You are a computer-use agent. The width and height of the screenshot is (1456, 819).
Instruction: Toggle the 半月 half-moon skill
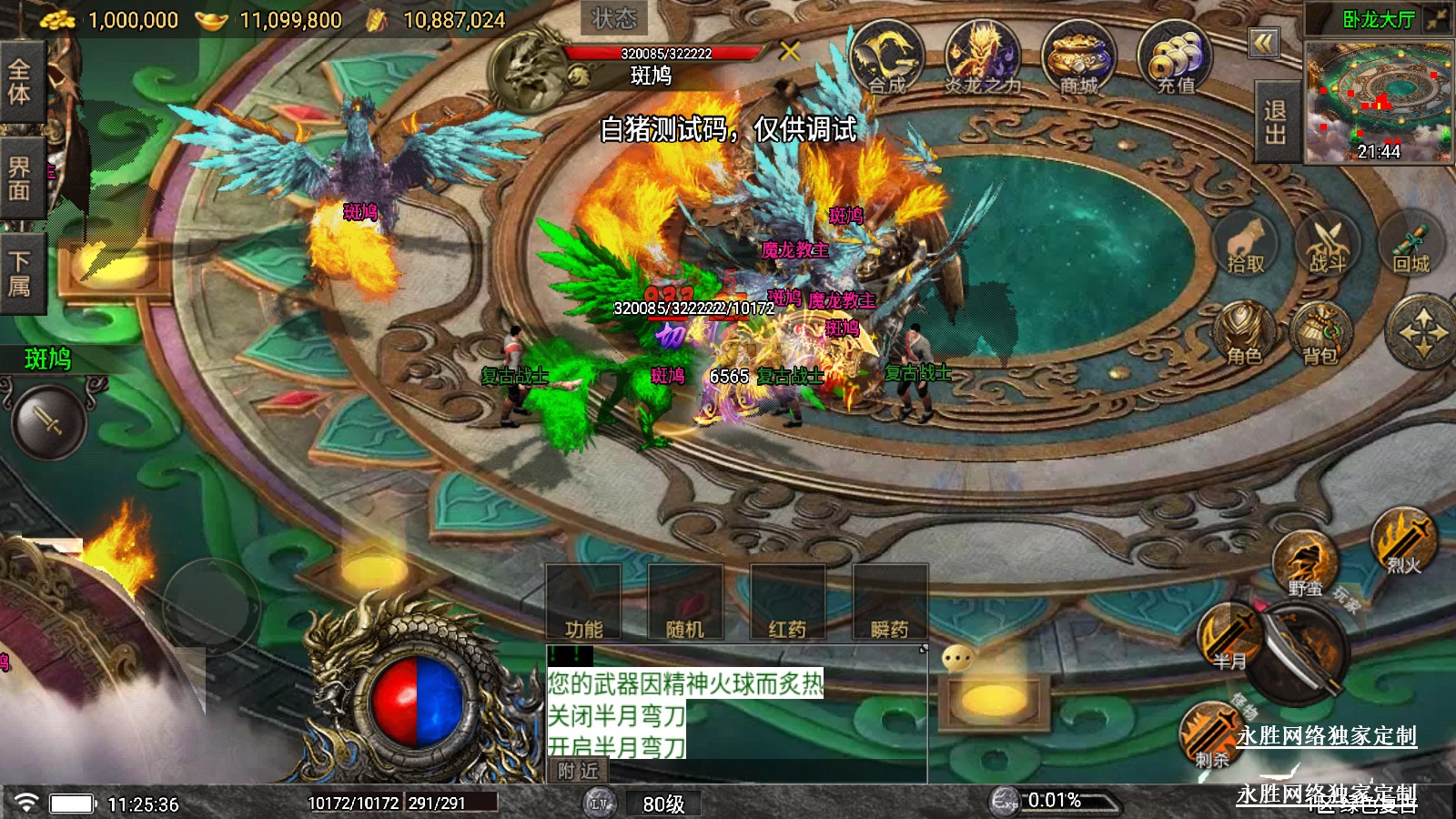[x=1228, y=637]
